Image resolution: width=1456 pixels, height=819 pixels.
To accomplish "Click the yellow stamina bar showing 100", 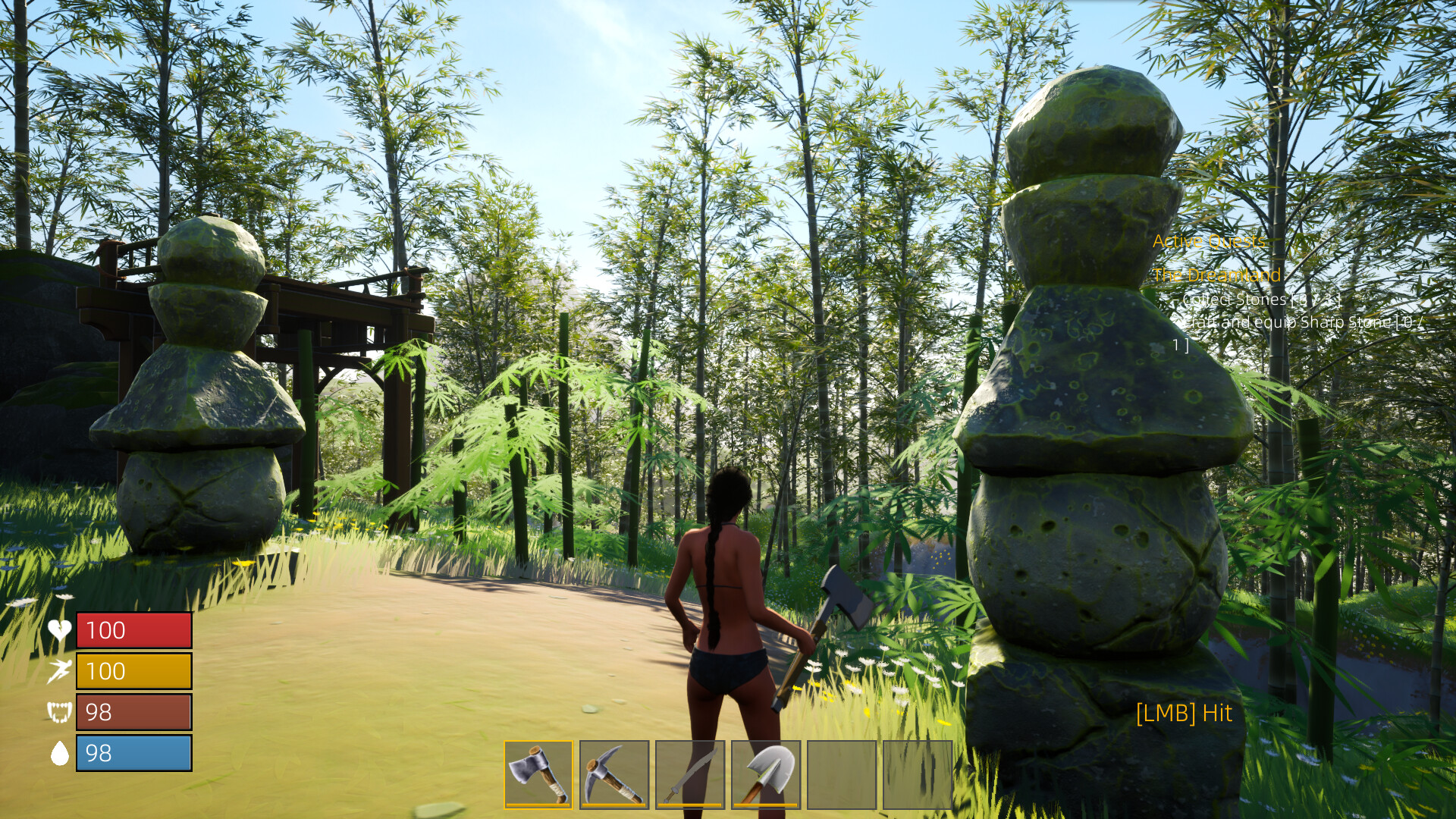I will [133, 671].
